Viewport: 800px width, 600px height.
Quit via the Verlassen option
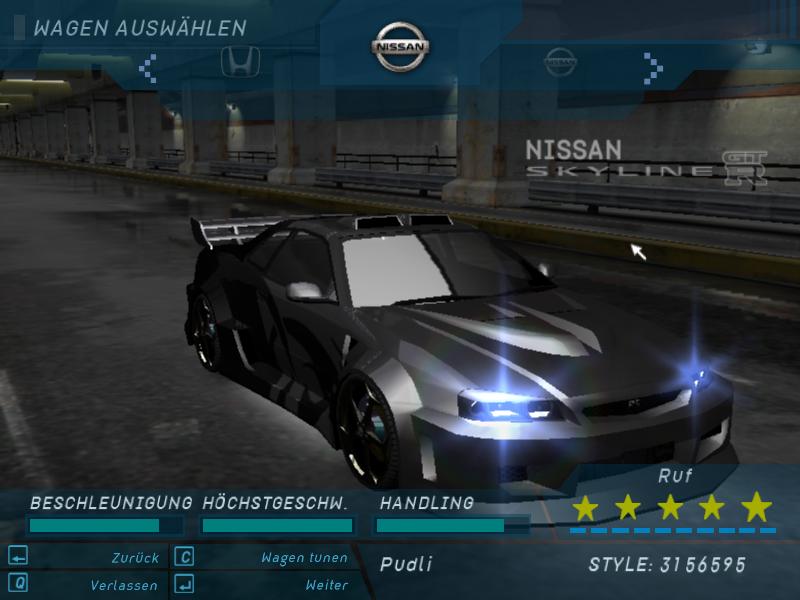[x=123, y=585]
